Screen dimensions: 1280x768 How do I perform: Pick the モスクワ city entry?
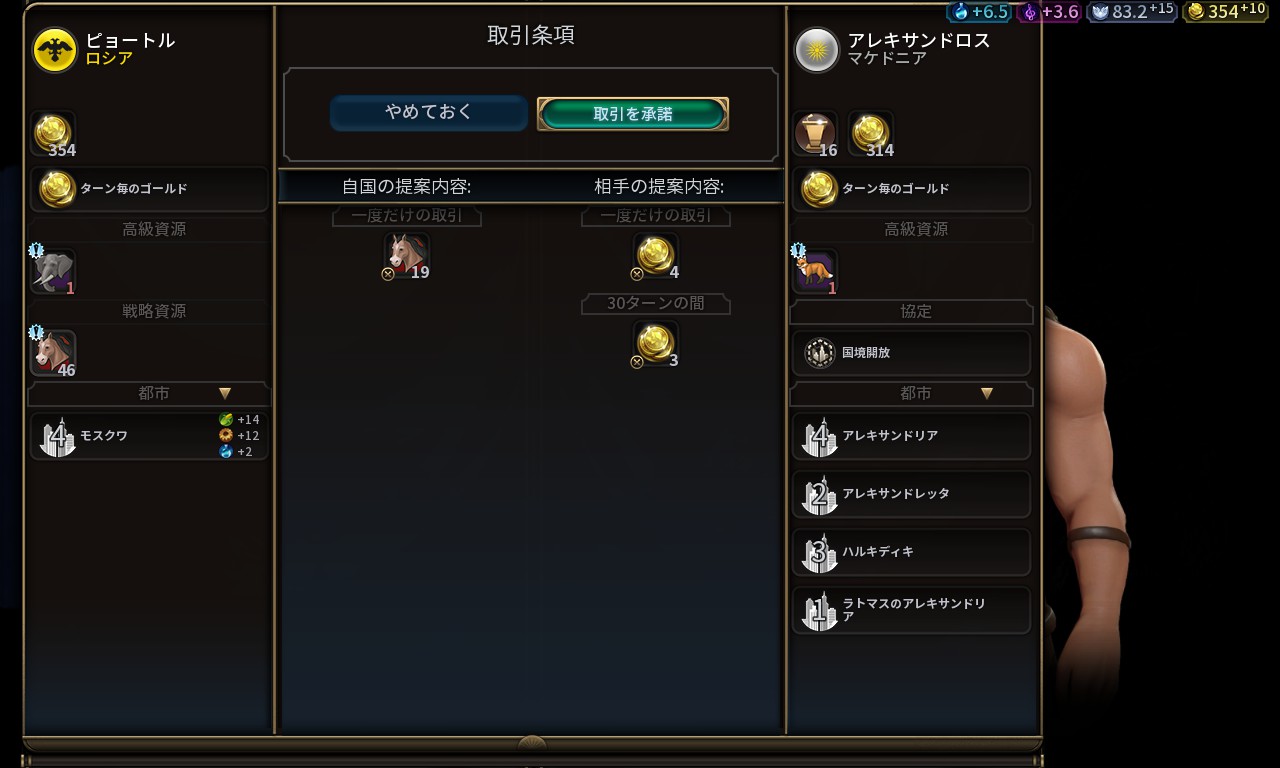[150, 437]
